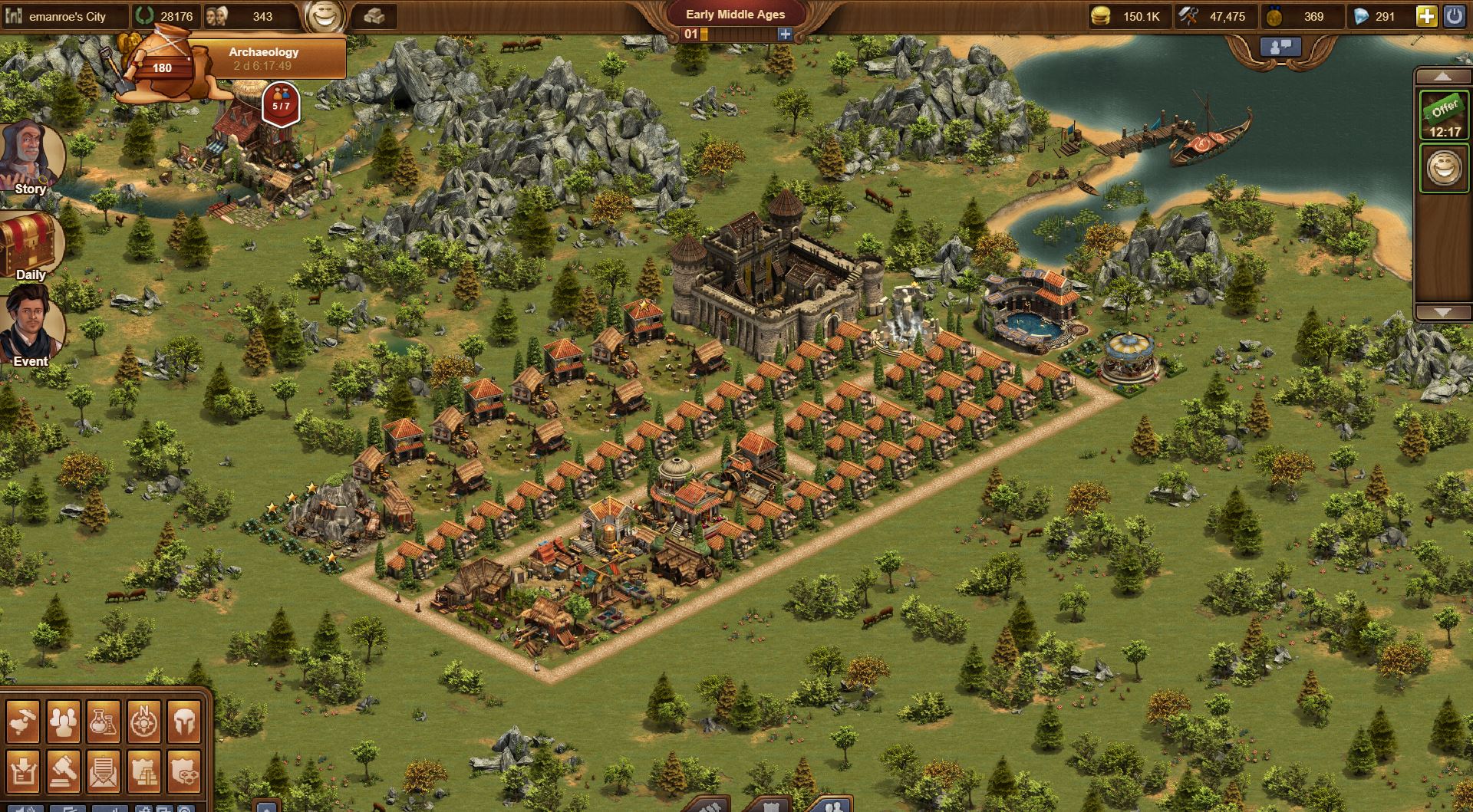Click the yellow plus buy-diamonds button
1473x812 pixels.
tap(1426, 16)
